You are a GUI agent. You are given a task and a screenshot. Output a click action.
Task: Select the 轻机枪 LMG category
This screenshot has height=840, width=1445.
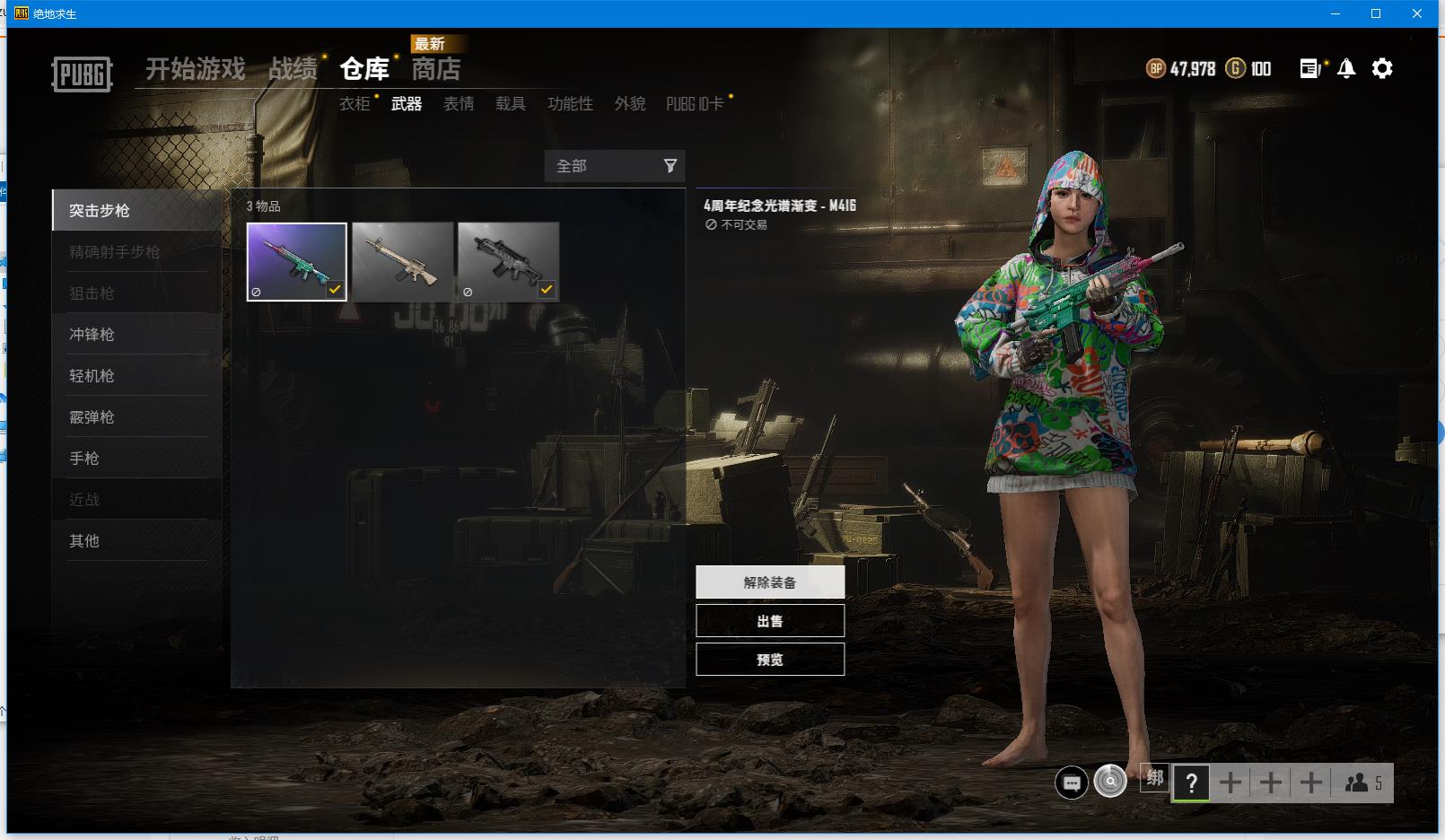coord(92,376)
